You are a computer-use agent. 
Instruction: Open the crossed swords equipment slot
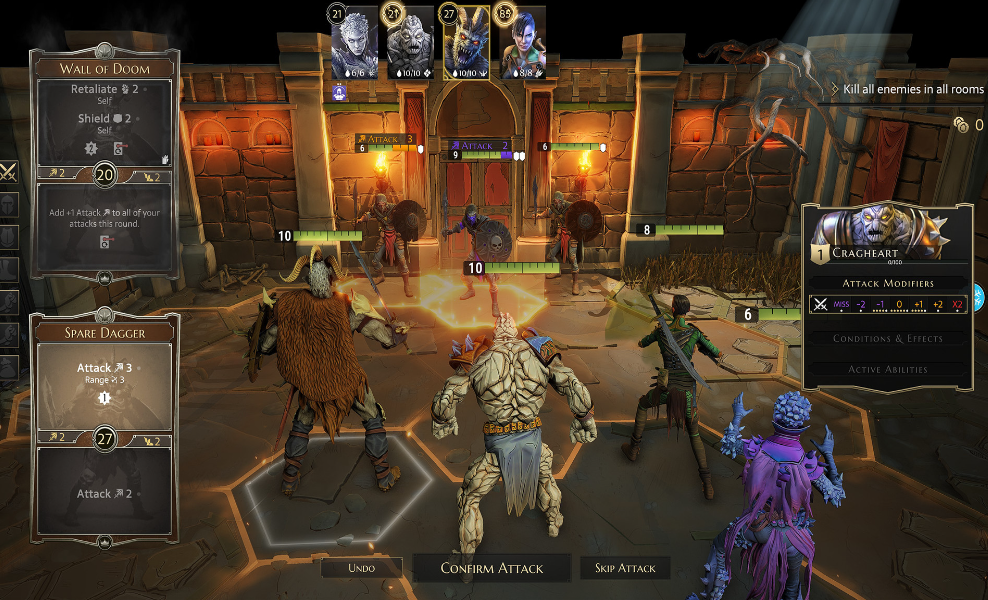tap(7, 173)
